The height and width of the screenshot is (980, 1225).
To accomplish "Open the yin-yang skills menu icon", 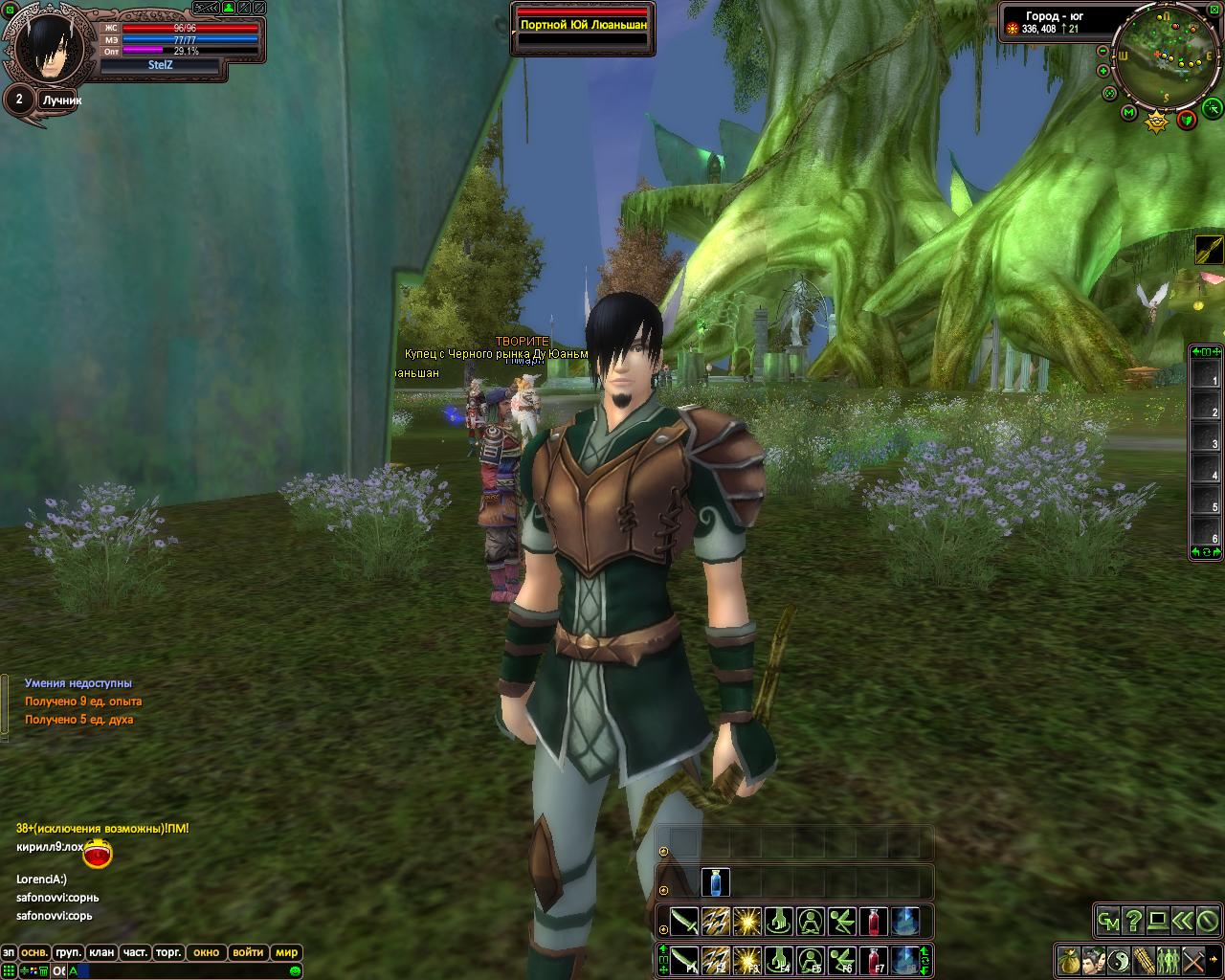I will pyautogui.click(x=1119, y=959).
